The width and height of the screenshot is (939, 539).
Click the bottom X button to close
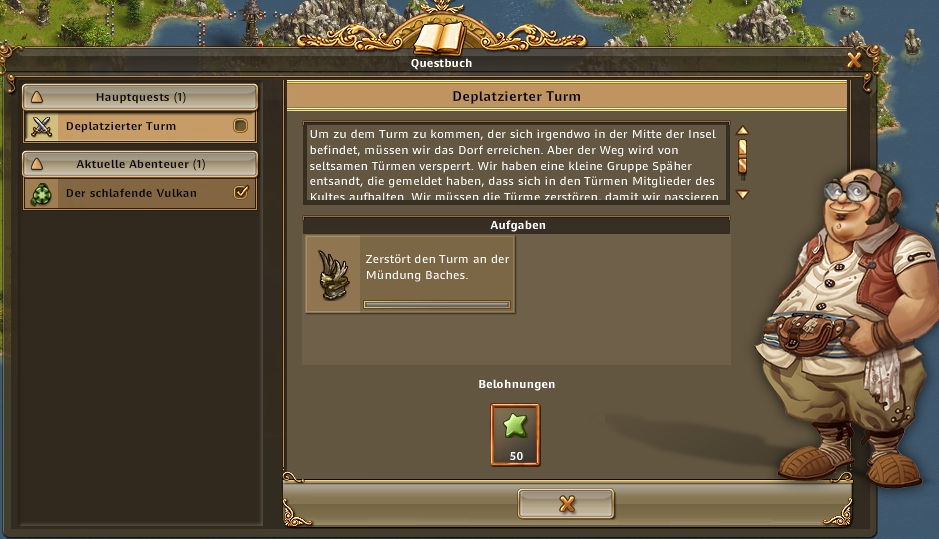(566, 504)
